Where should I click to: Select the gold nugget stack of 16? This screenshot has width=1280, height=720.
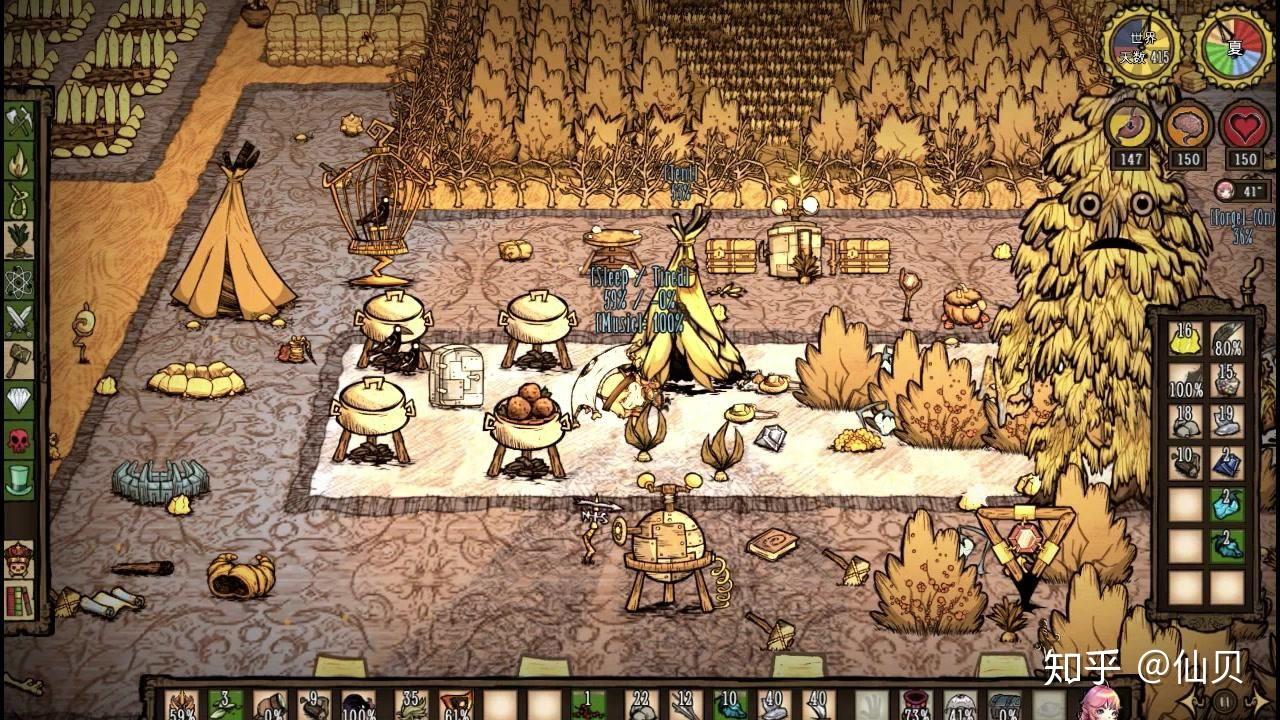[x=1186, y=339]
